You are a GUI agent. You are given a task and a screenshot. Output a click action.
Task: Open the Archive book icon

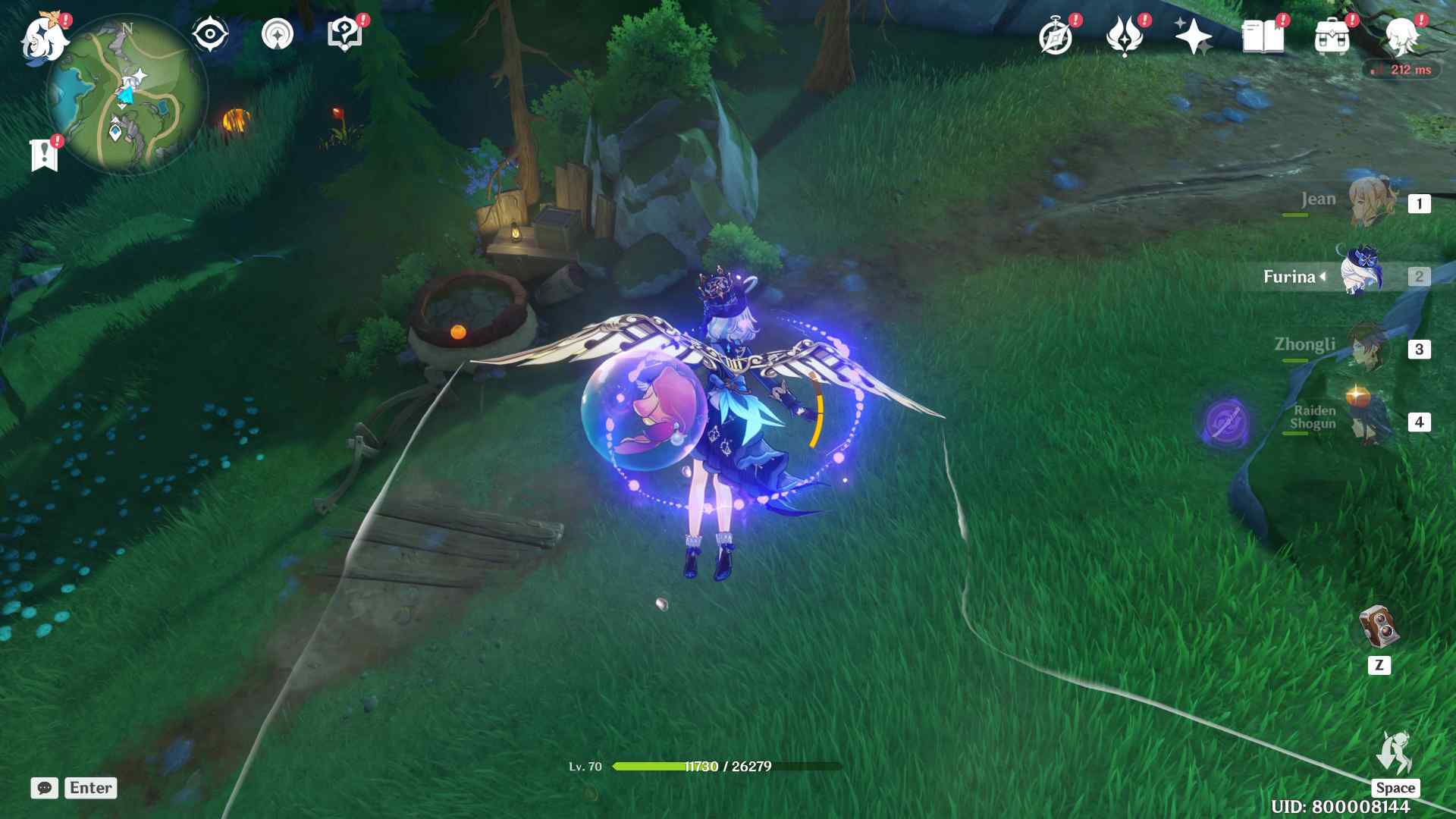pos(1263,37)
